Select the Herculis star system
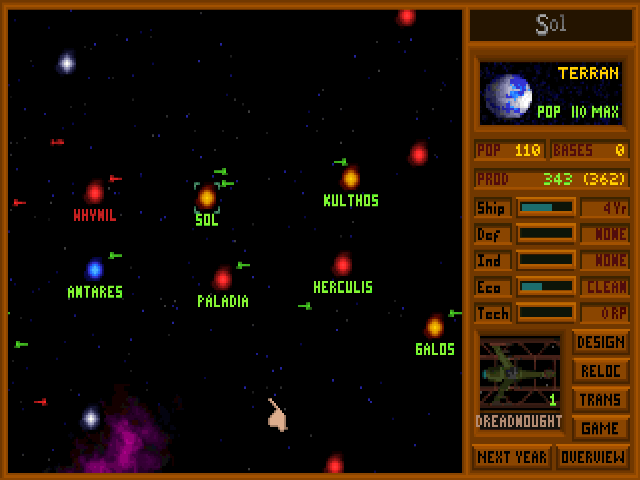 (x=342, y=265)
